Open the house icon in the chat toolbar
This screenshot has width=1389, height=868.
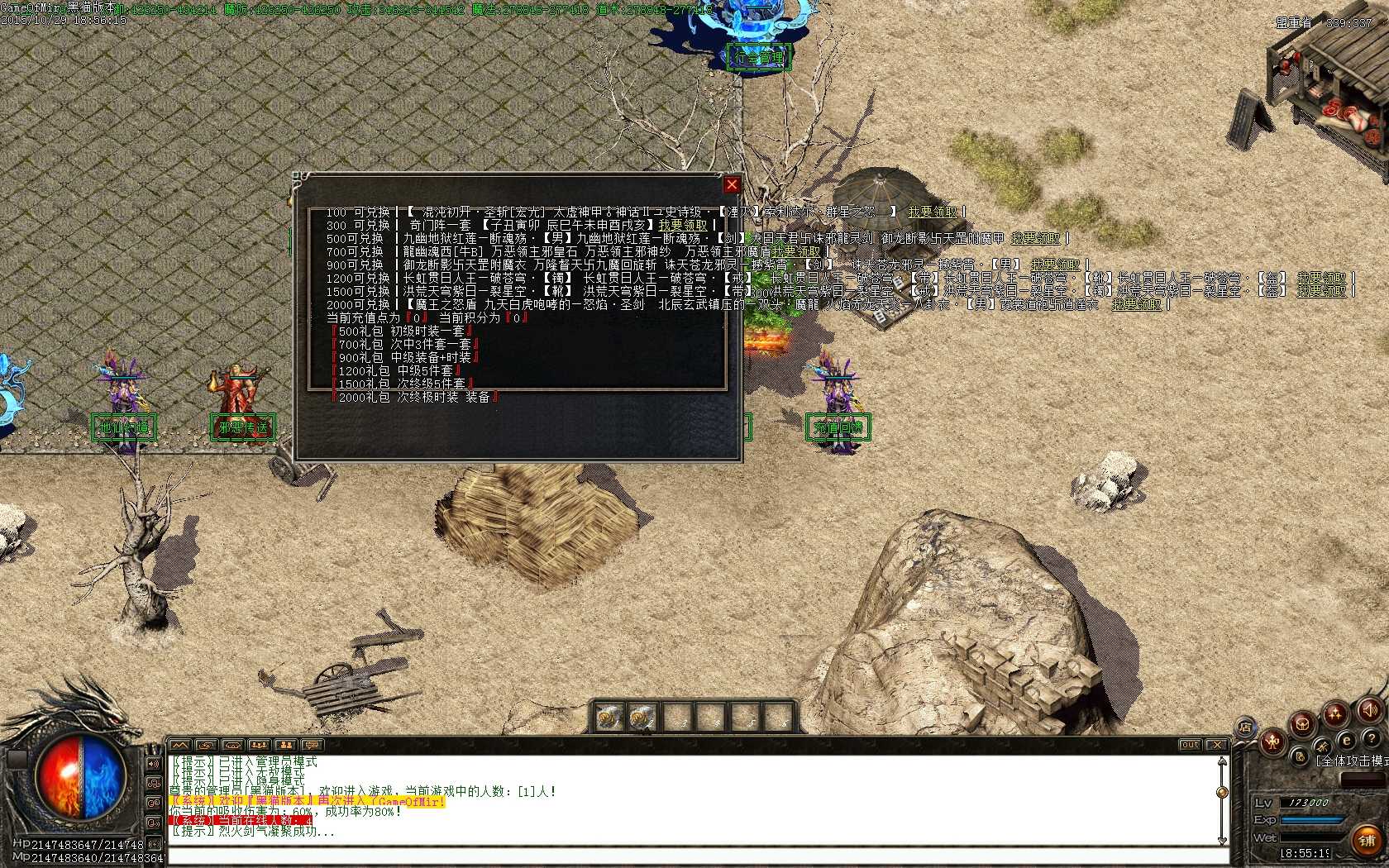[x=231, y=746]
